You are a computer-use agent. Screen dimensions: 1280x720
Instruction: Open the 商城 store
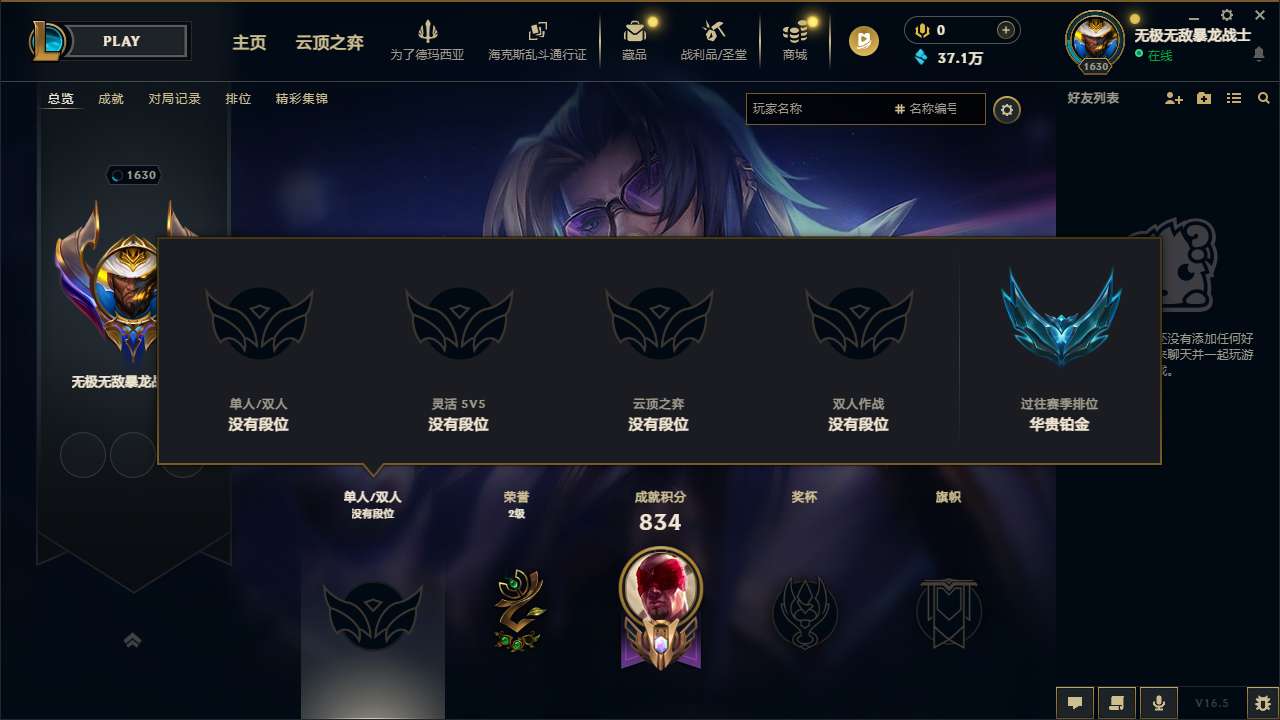pyautogui.click(x=795, y=40)
